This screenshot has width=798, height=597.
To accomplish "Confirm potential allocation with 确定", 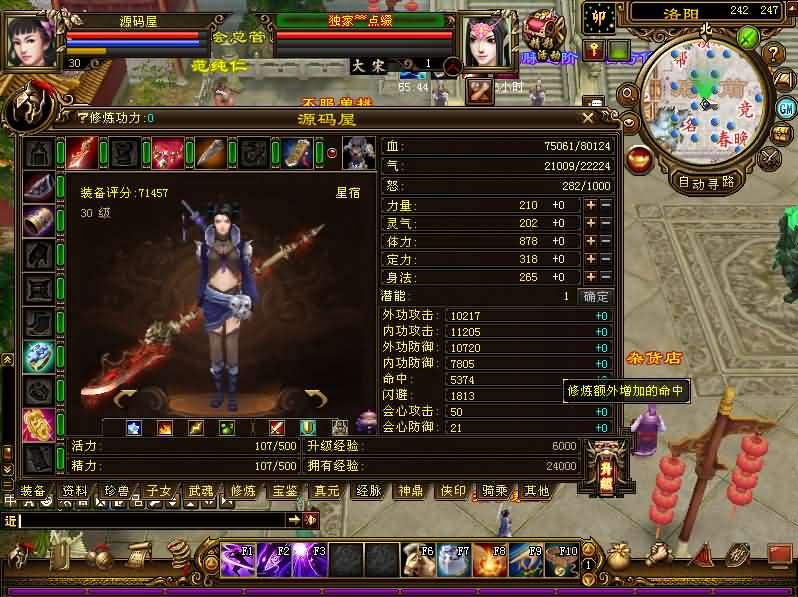I will [x=596, y=297].
